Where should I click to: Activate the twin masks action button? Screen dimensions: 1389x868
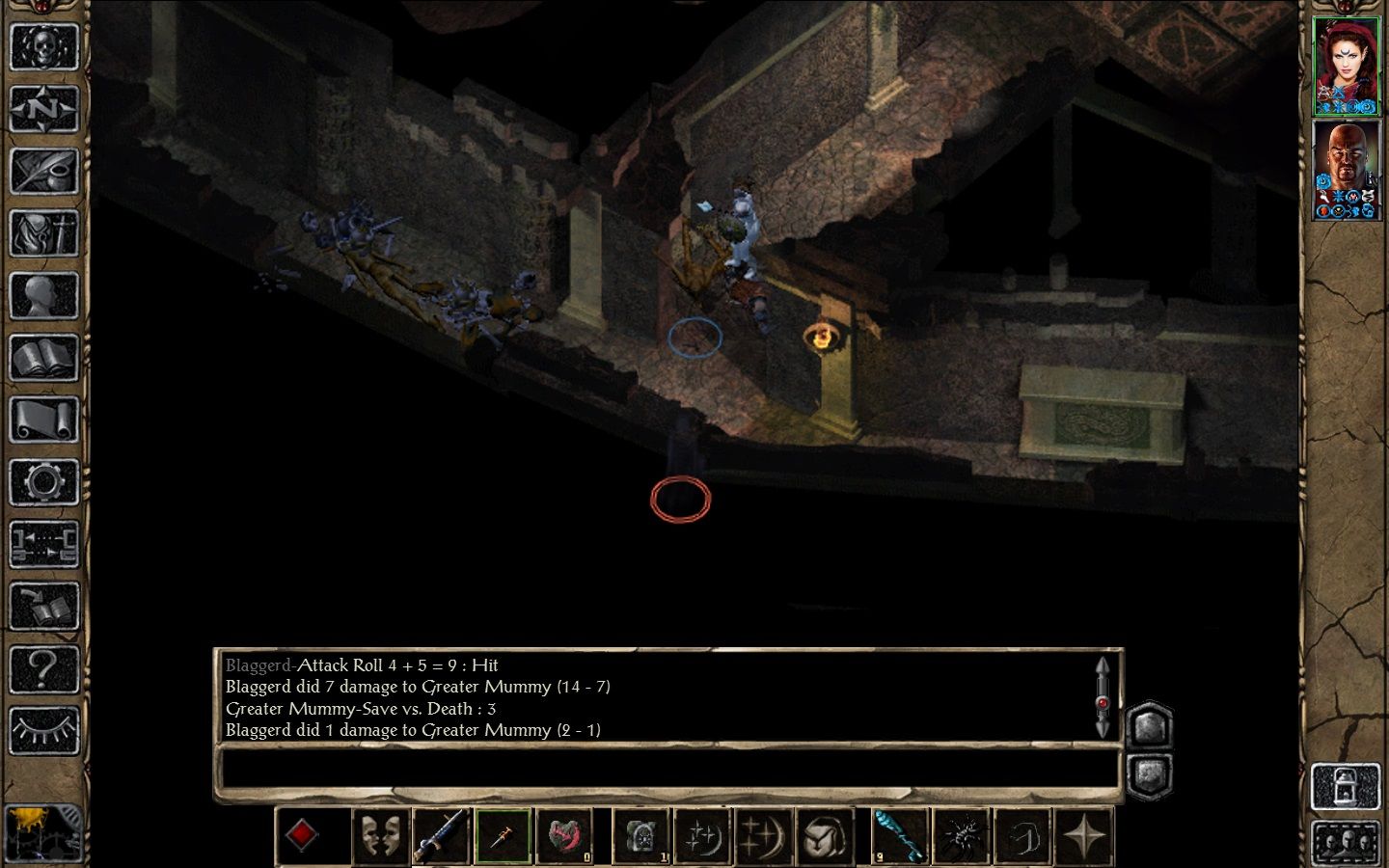(379, 835)
